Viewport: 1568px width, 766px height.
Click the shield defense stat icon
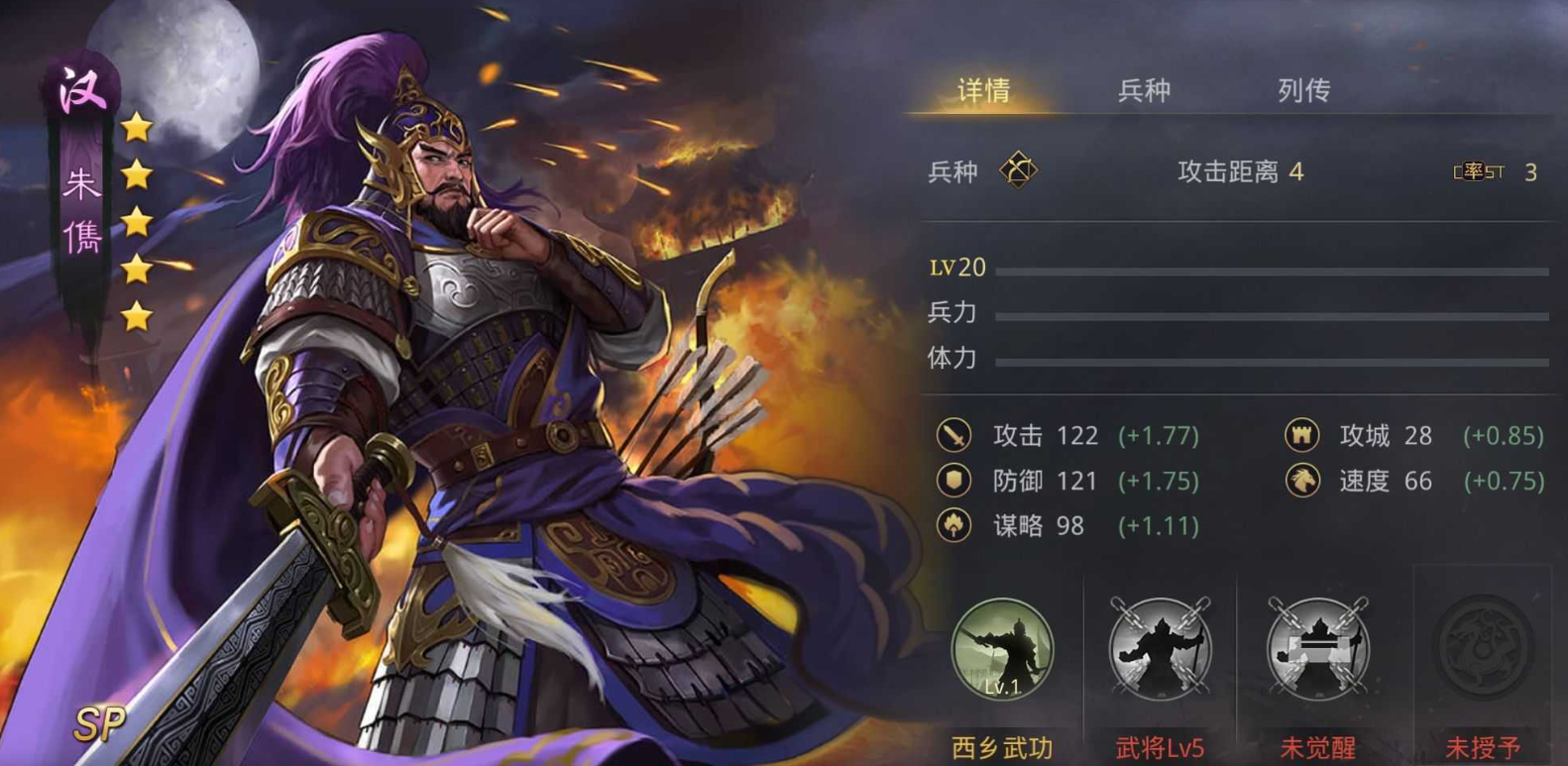[953, 481]
